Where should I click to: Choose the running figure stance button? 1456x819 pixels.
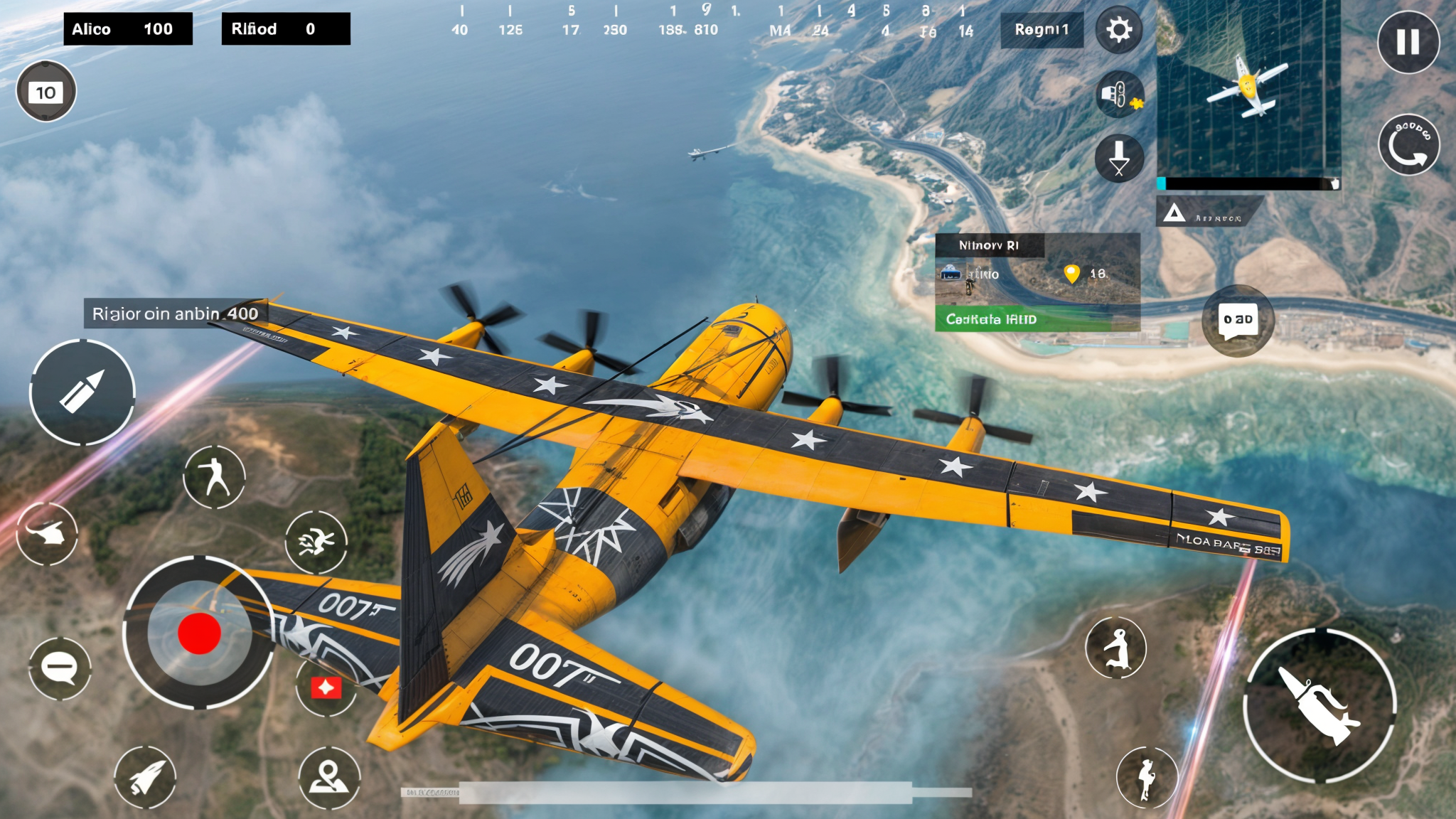tap(214, 476)
